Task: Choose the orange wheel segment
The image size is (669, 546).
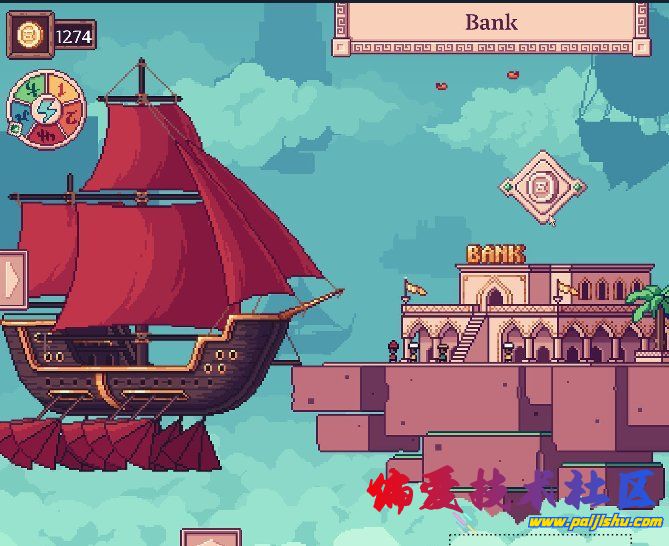Action: [x=71, y=117]
